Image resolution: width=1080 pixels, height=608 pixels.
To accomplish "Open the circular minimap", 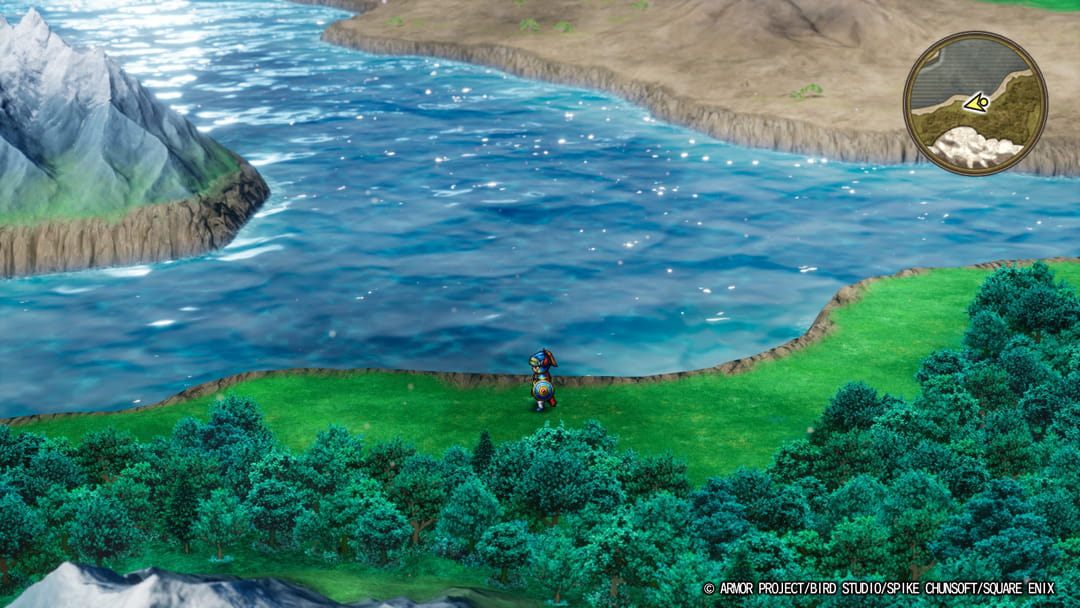I will 975,103.
